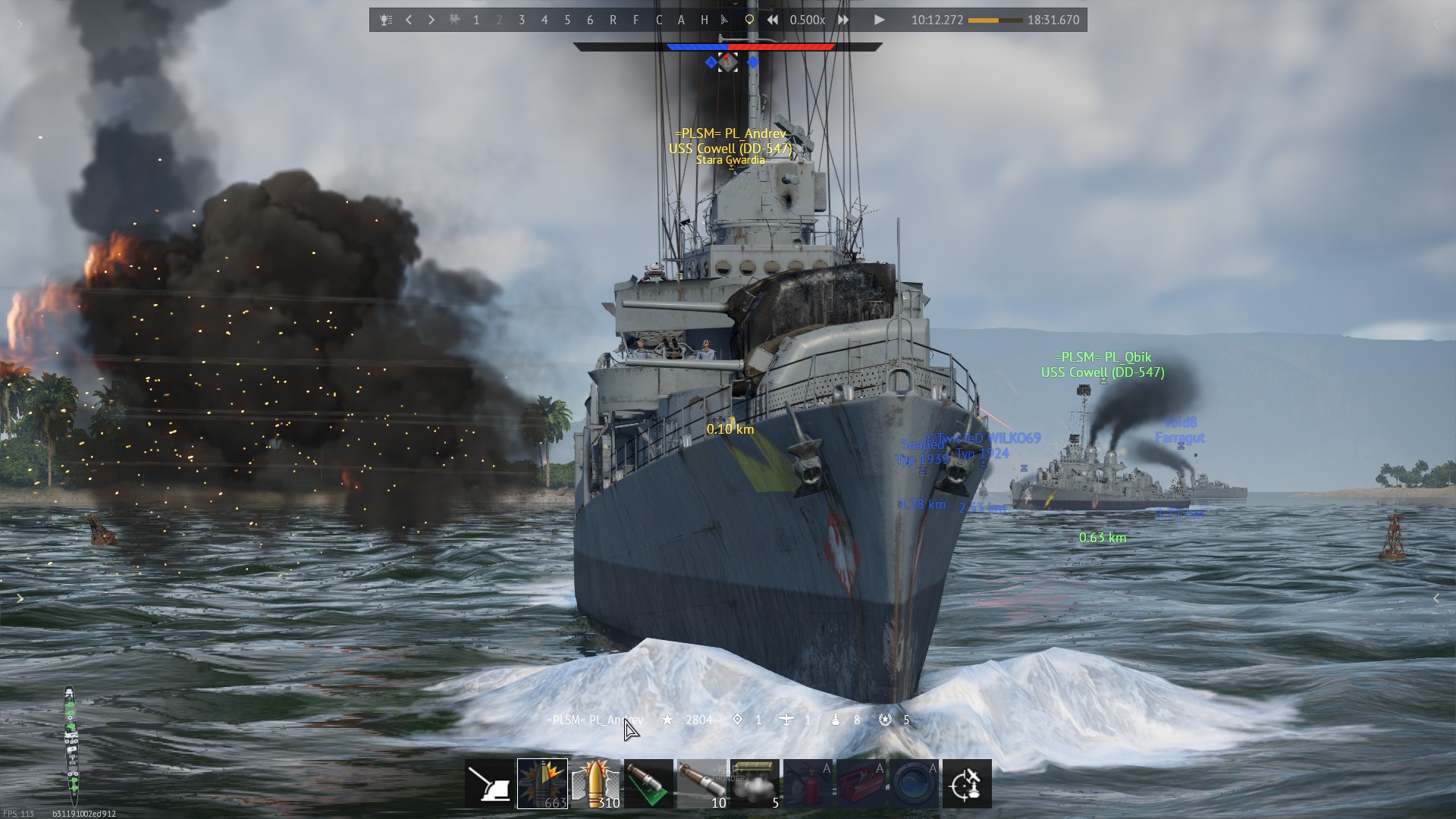This screenshot has height=819, width=1456.
Task: Click the yellow circle marker icon
Action: click(x=749, y=20)
